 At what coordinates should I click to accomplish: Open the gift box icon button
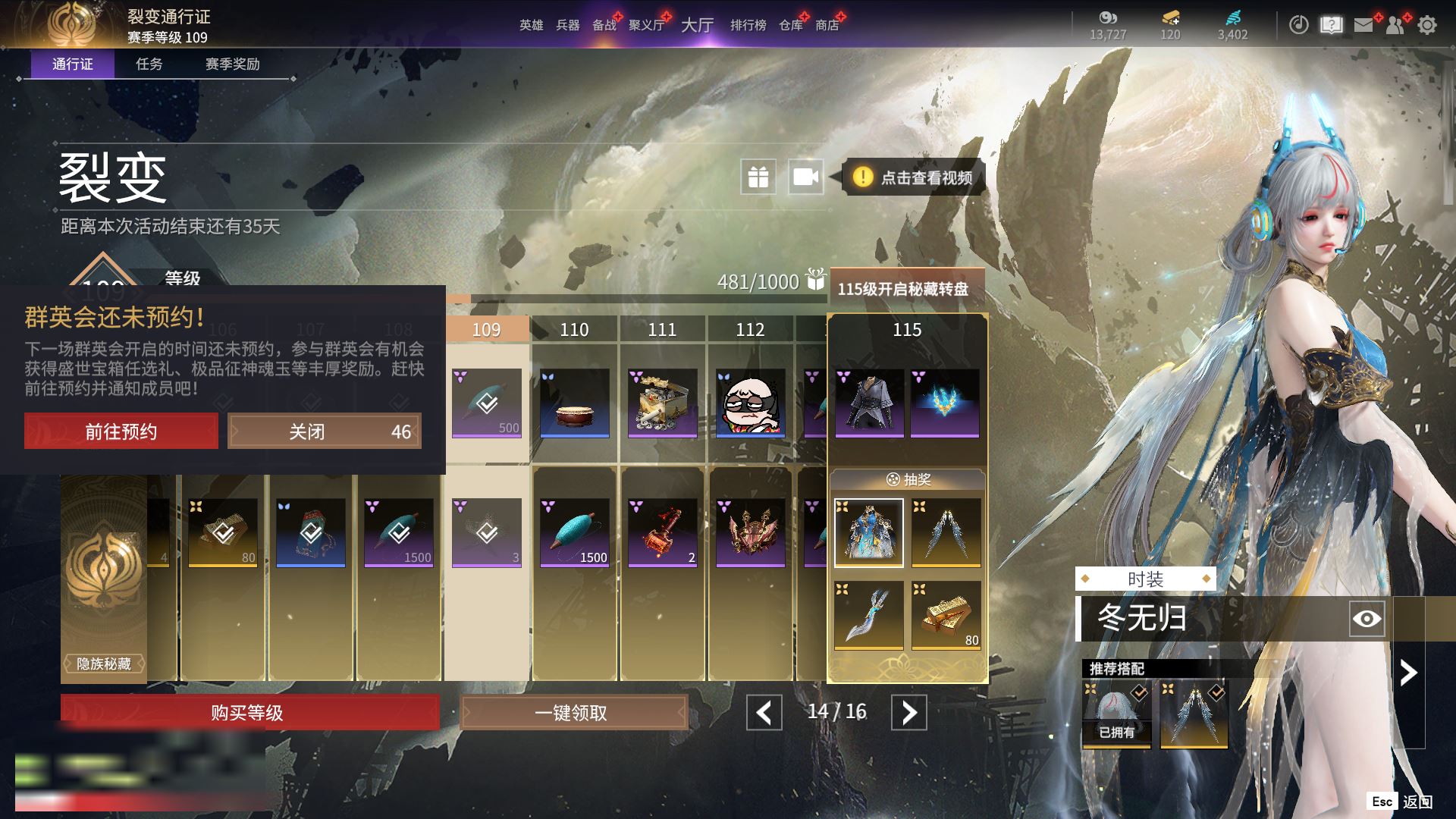tap(758, 177)
